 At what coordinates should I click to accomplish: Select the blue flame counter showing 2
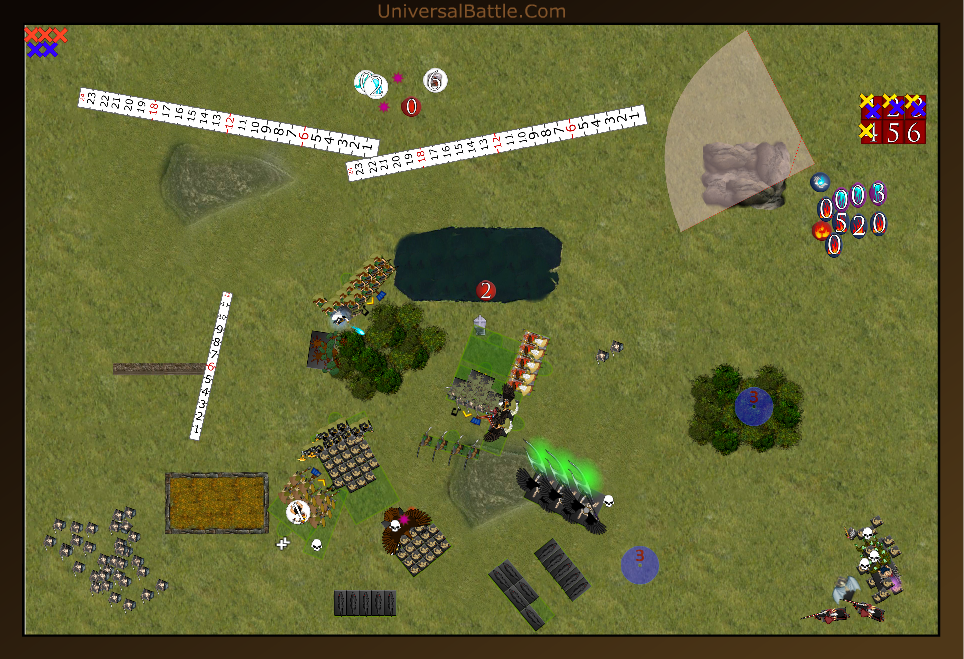click(859, 225)
